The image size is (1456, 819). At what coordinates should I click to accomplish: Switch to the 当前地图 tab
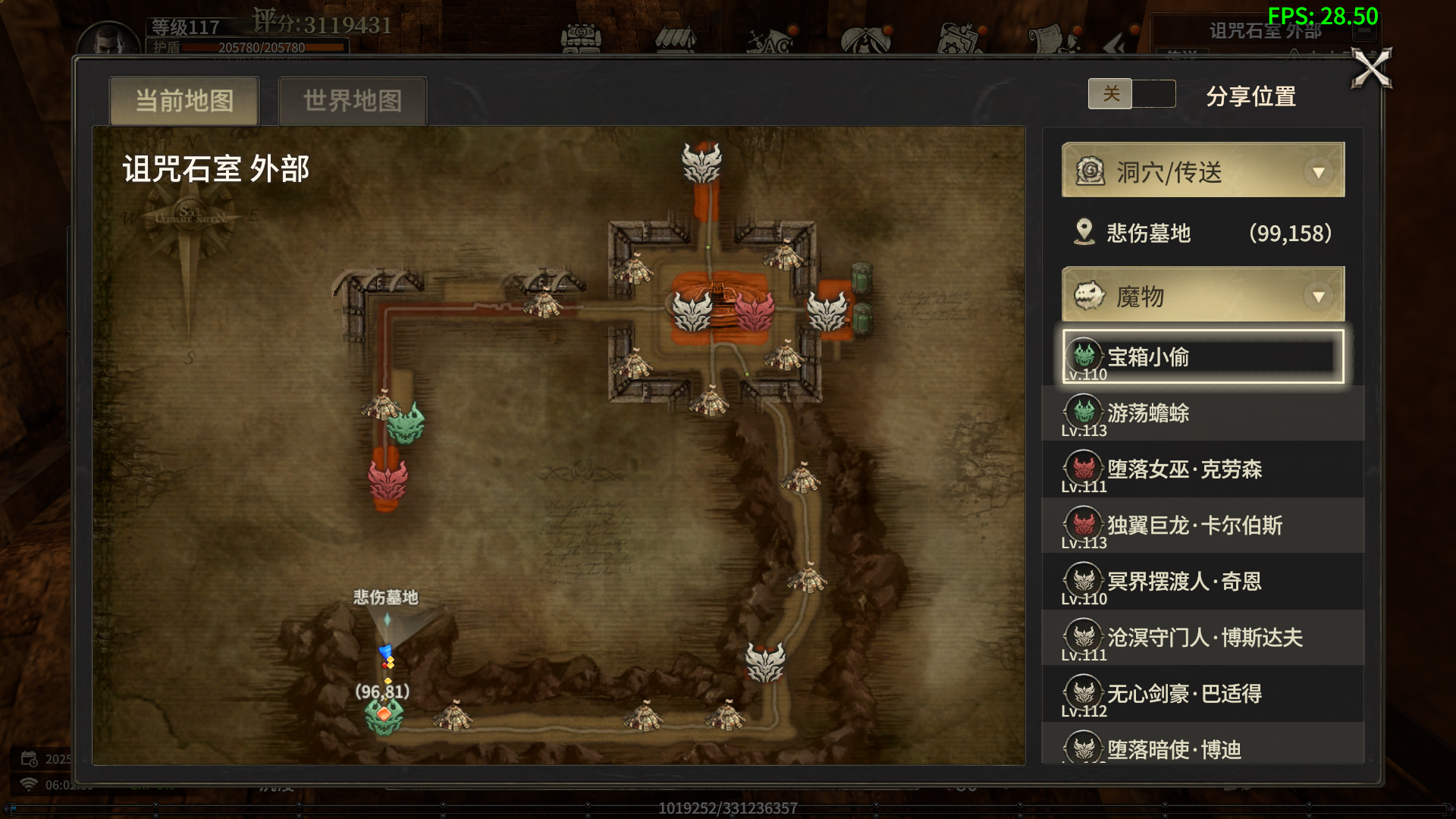click(184, 100)
